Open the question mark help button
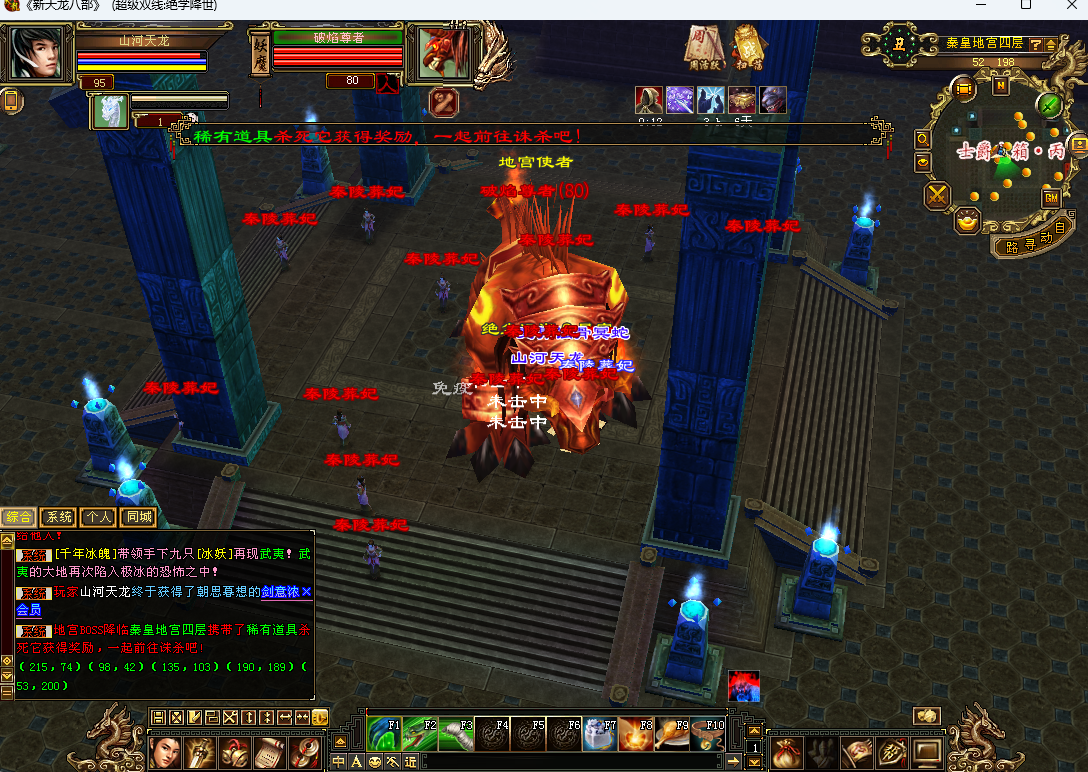1088x772 pixels. (1035, 44)
